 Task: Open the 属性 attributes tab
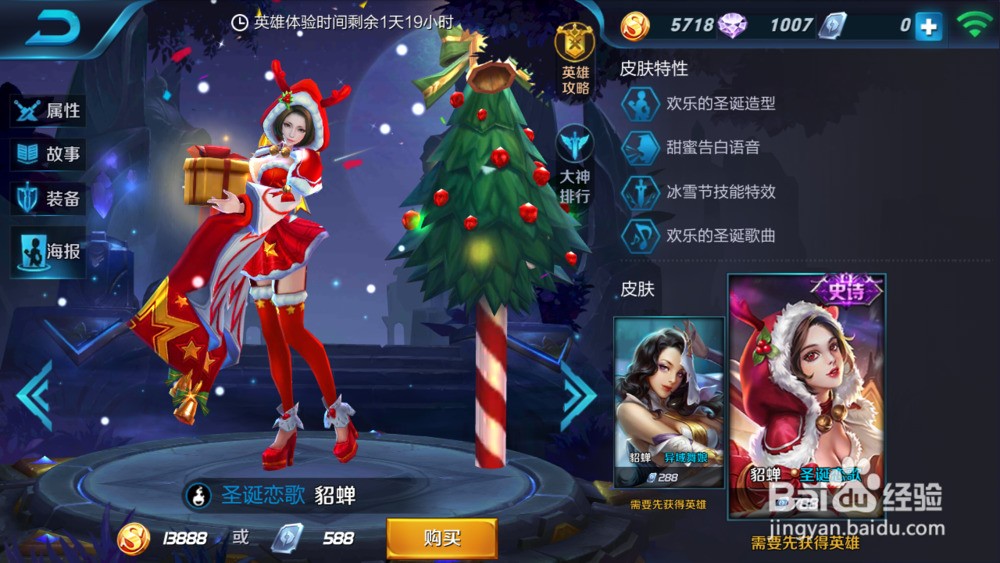[x=48, y=110]
